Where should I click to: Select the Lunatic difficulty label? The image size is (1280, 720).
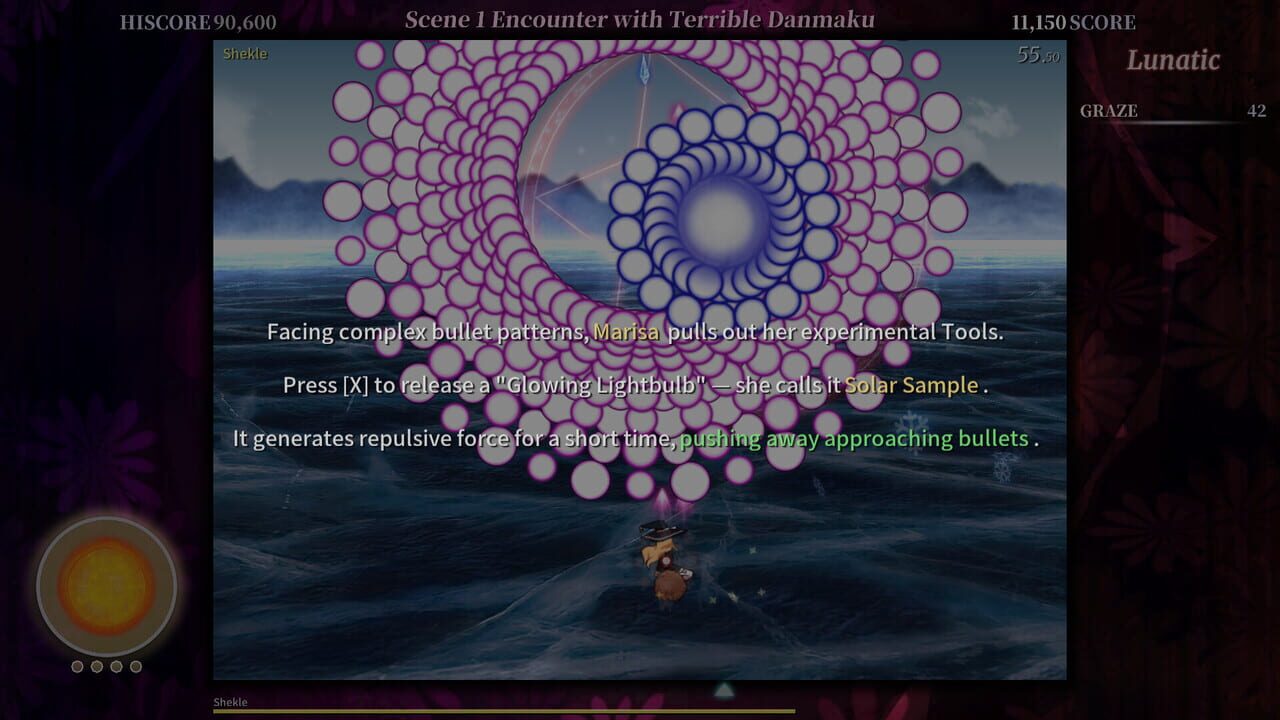tap(1172, 61)
